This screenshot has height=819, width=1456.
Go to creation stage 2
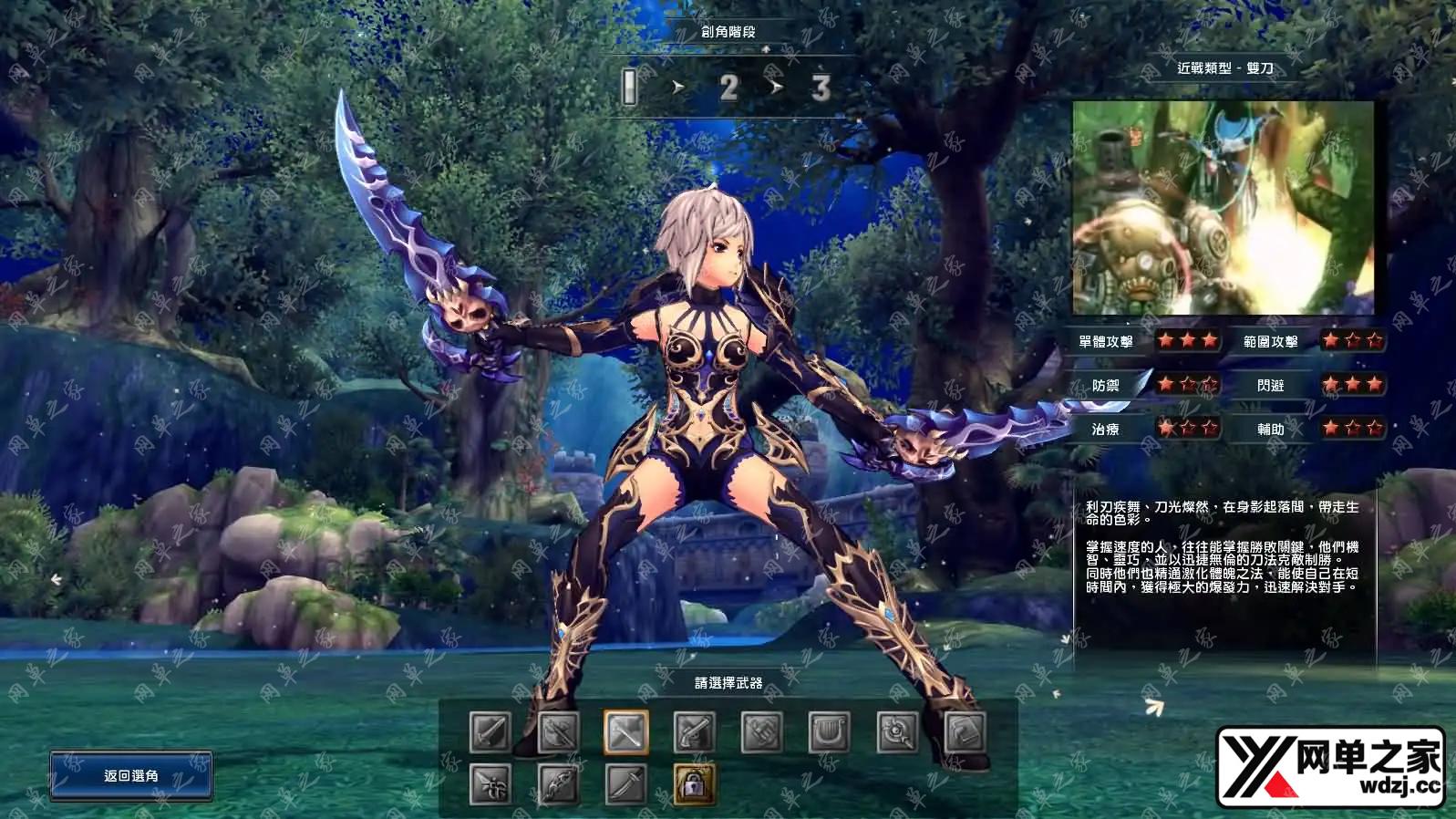(728, 88)
